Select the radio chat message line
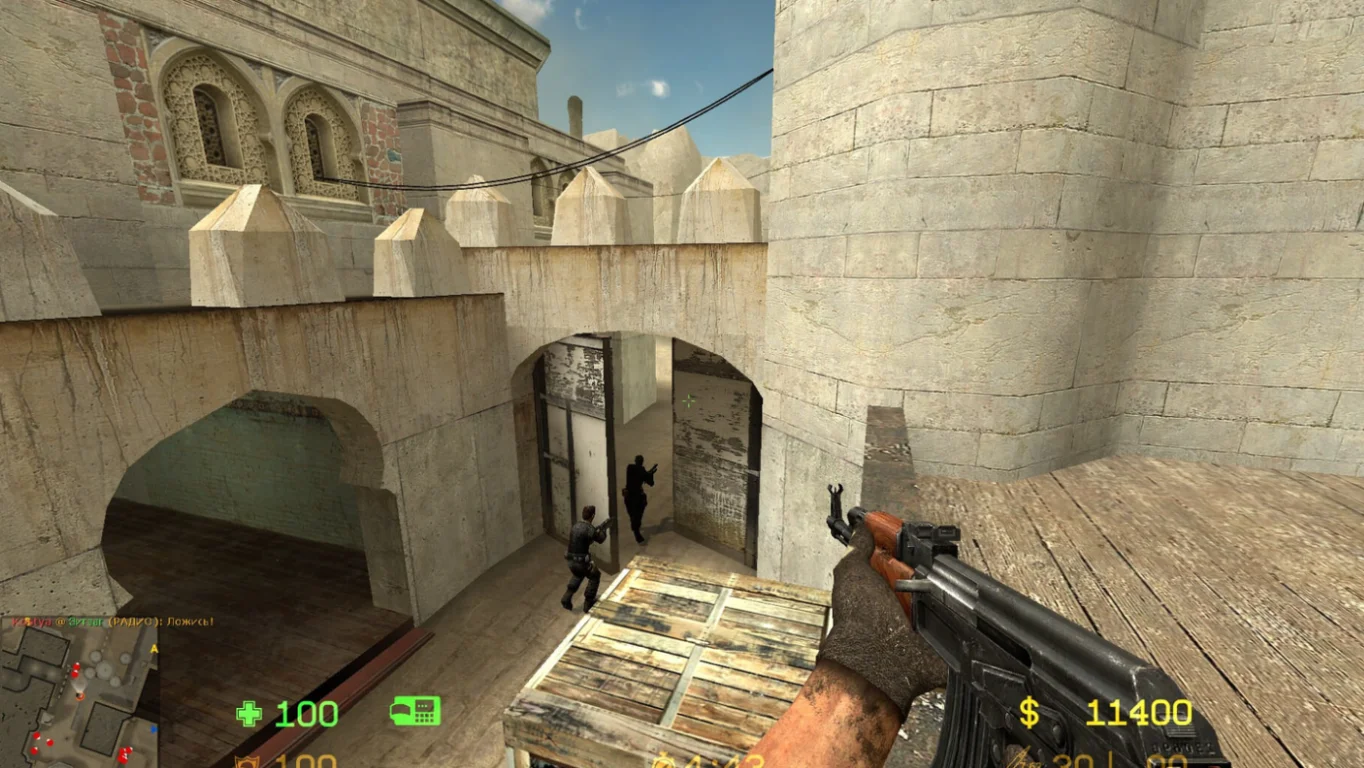Viewport: 1364px width, 768px height. tap(110, 621)
